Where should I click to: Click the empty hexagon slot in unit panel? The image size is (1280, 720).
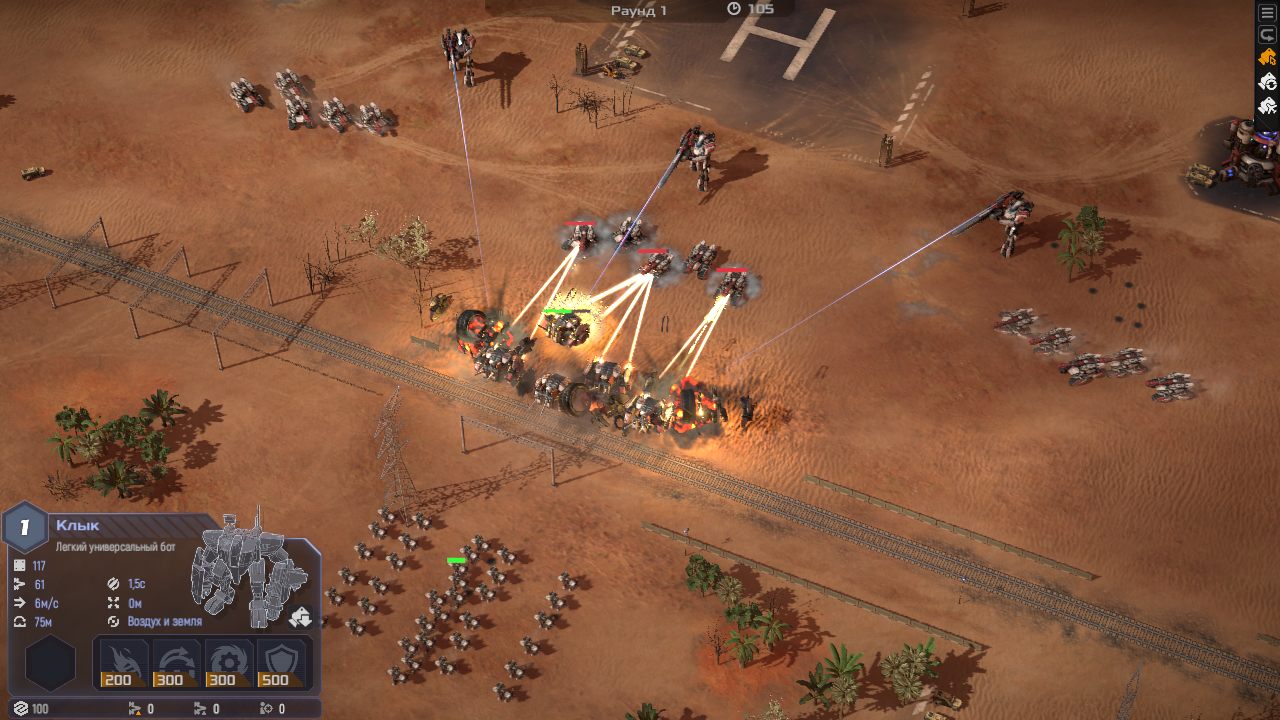pyautogui.click(x=50, y=665)
